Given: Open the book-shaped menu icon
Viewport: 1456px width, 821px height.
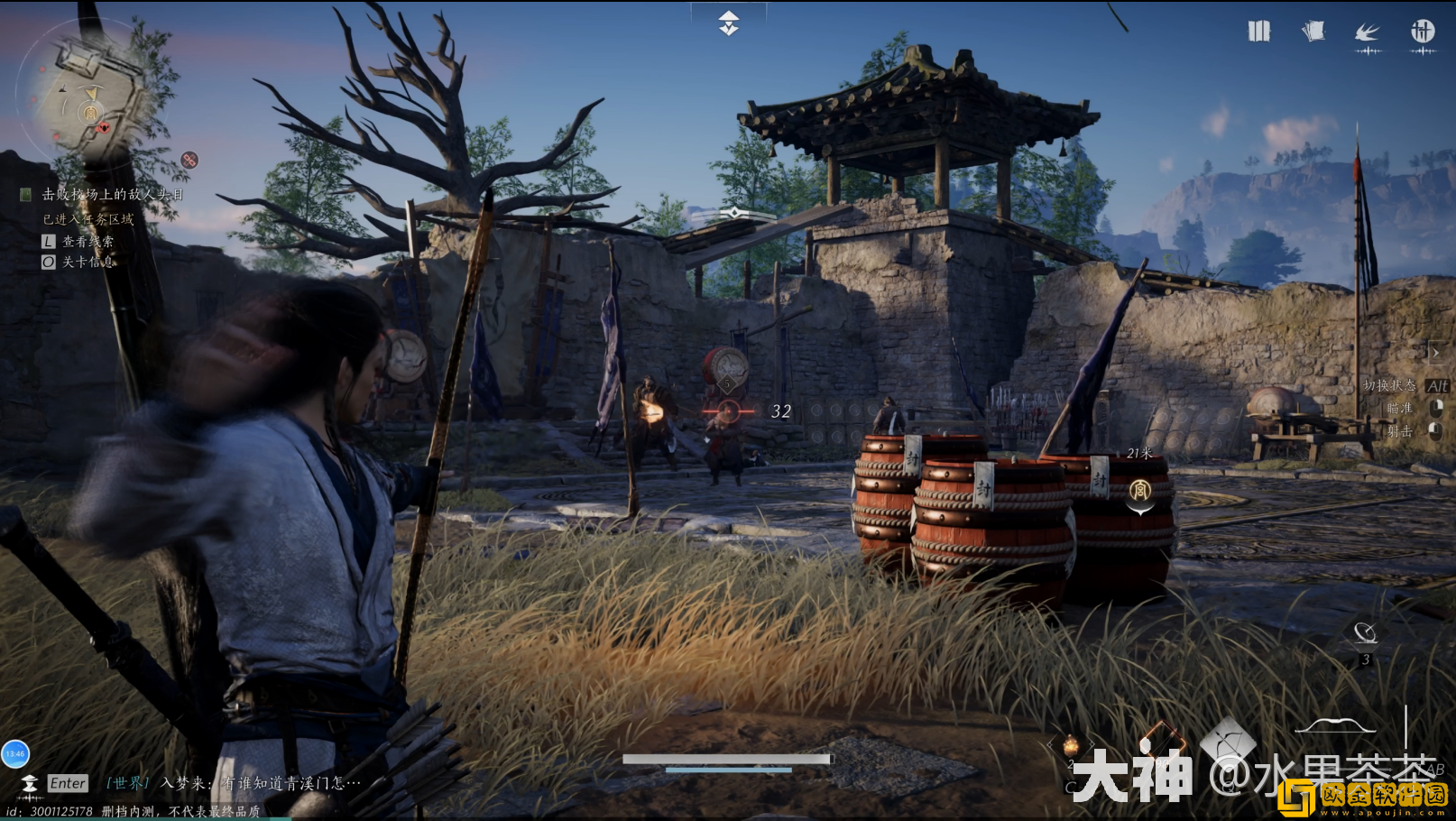Looking at the screenshot, I should [x=1258, y=32].
